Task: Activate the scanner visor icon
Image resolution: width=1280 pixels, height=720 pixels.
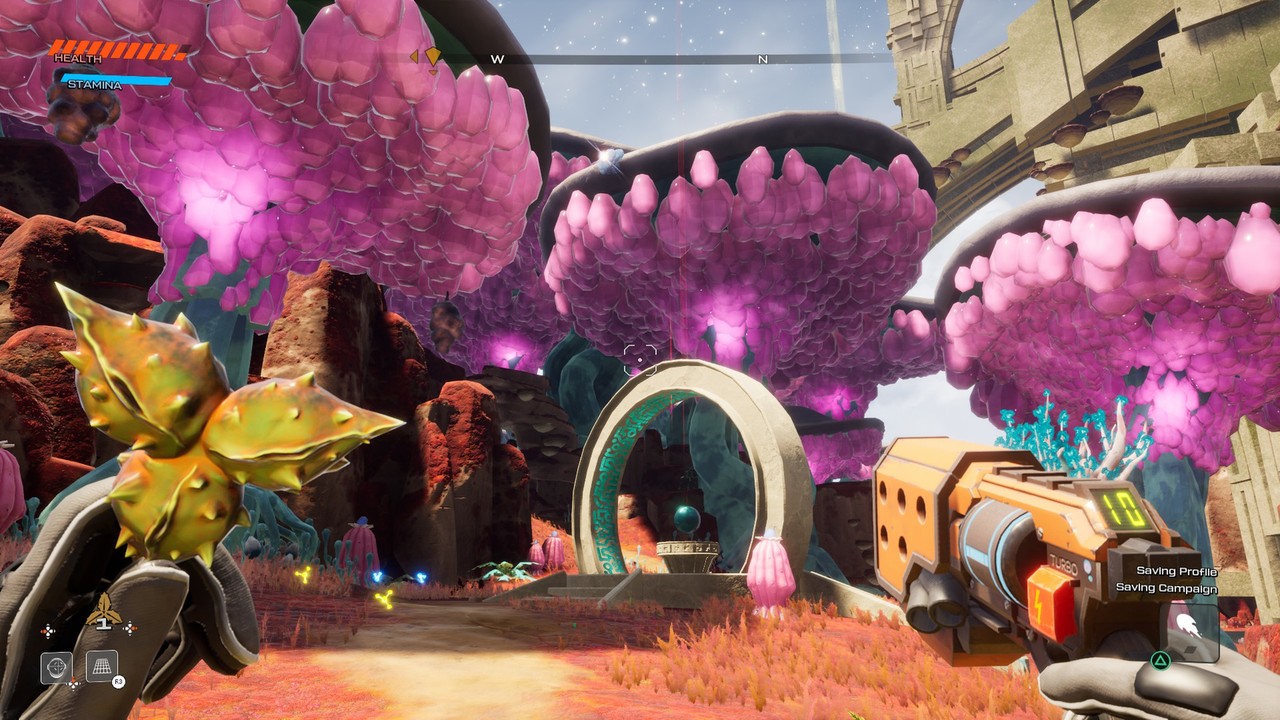Action: click(56, 666)
